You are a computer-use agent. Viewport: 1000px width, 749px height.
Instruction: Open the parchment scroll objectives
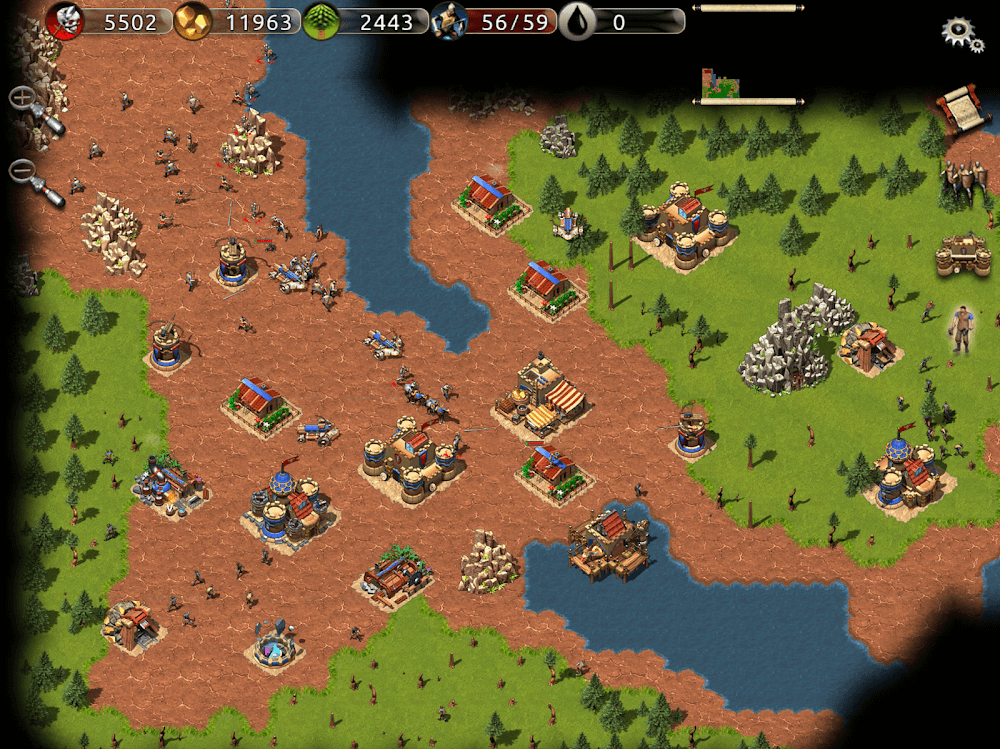point(958,107)
